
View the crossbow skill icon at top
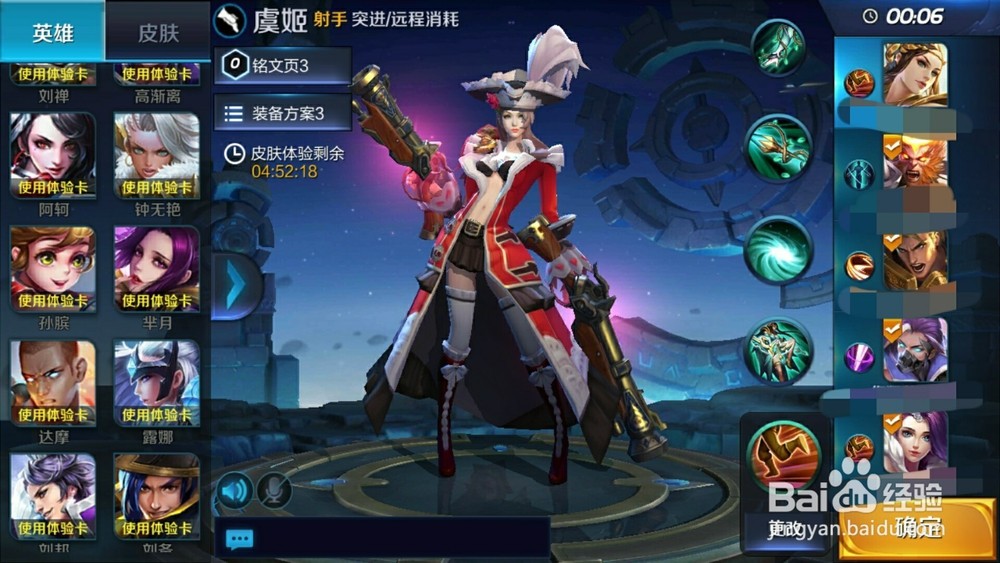click(x=778, y=47)
